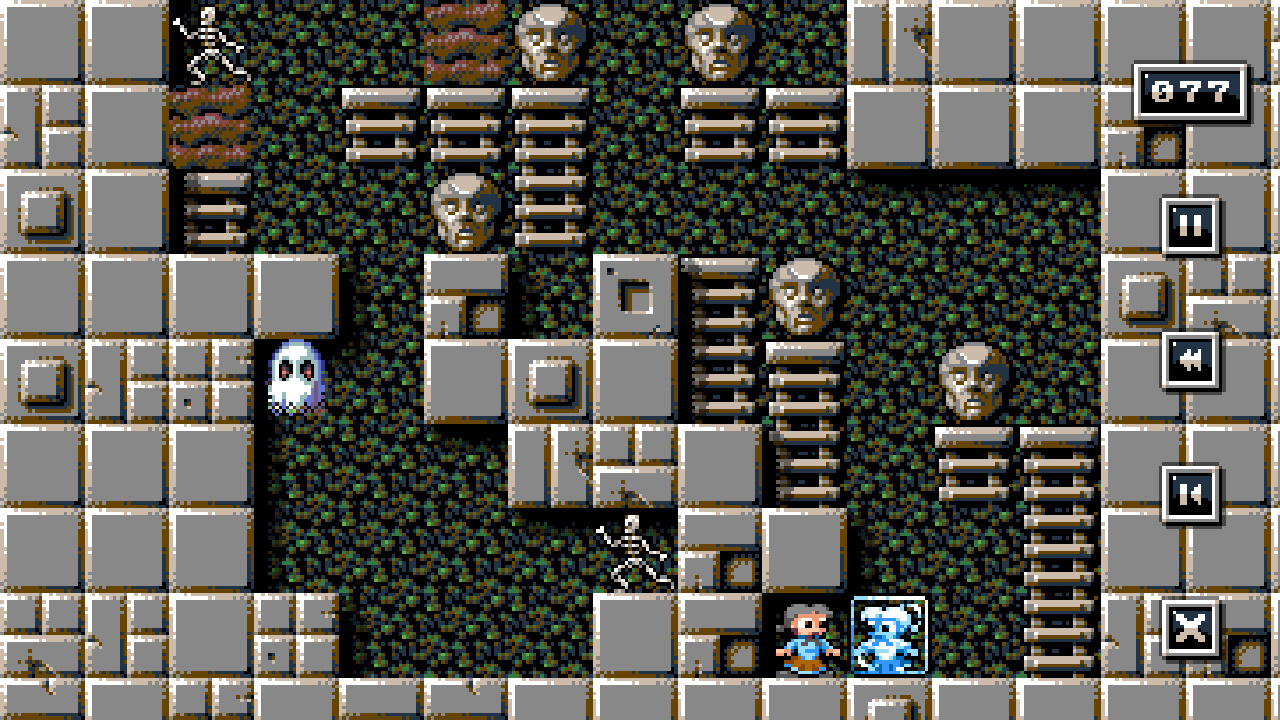
Task: Click the stone head in the upper right
Action: pos(719,40)
